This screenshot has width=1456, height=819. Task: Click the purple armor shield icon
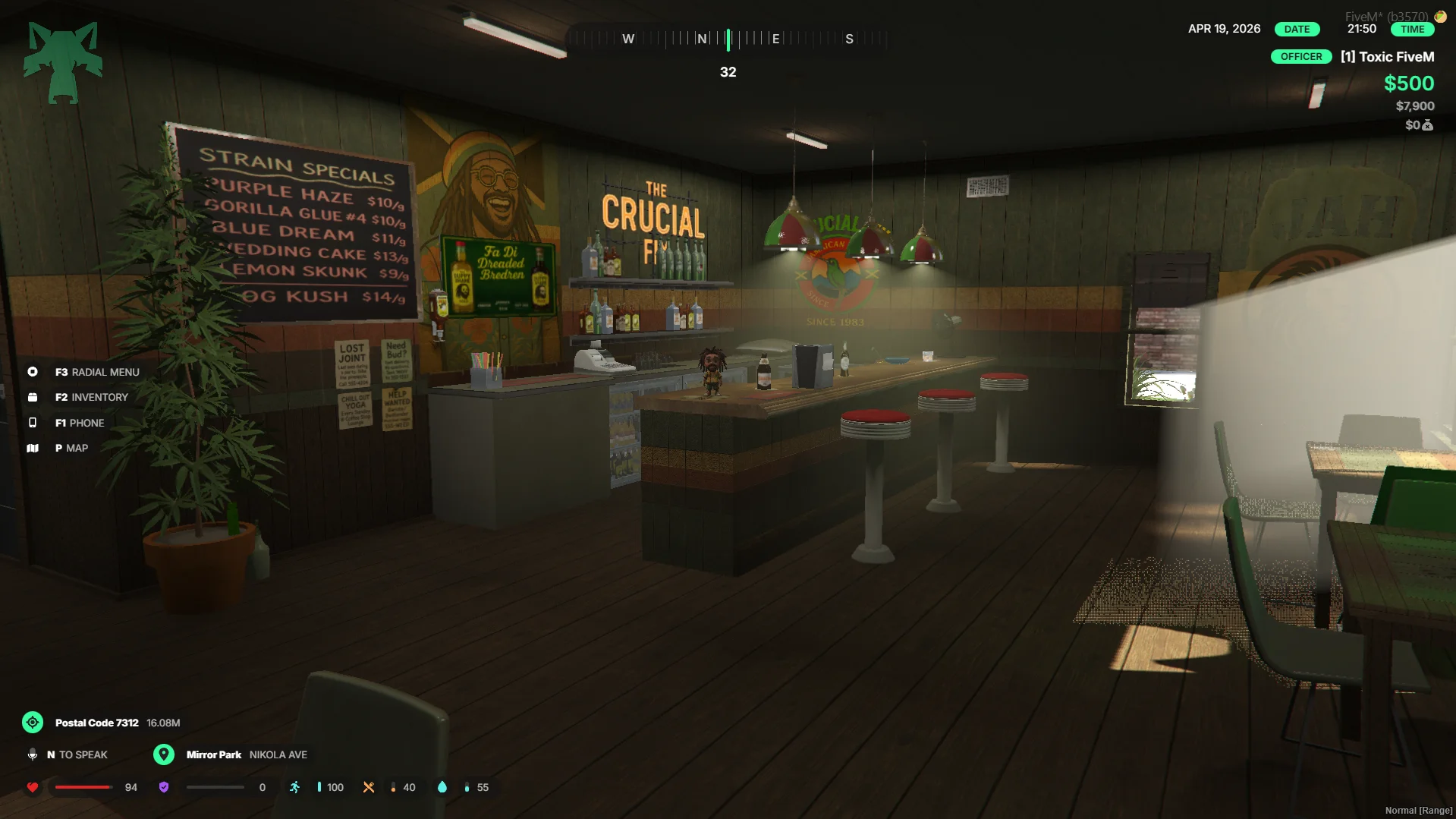pos(164,787)
